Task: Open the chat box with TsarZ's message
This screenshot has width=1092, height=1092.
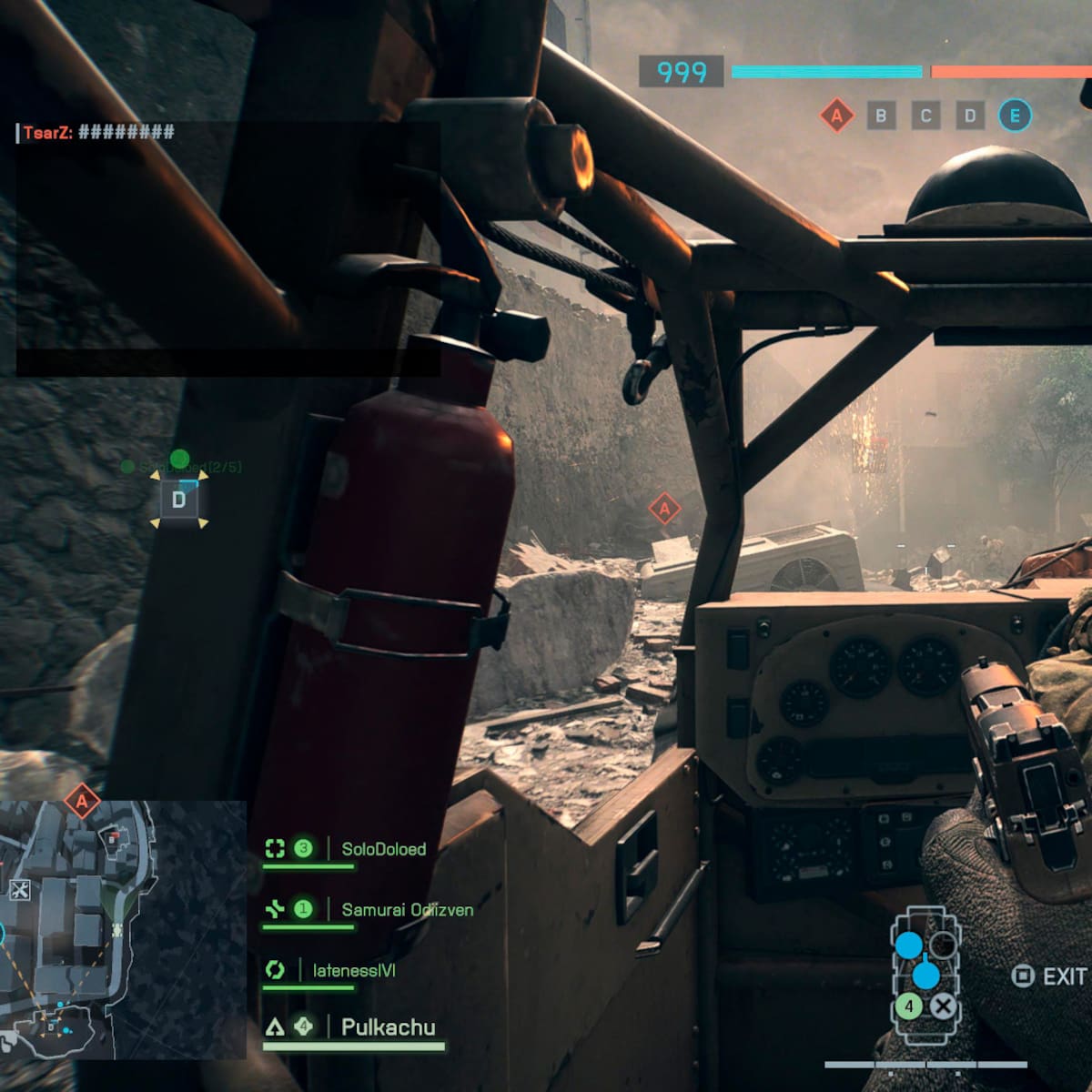Action: click(227, 248)
